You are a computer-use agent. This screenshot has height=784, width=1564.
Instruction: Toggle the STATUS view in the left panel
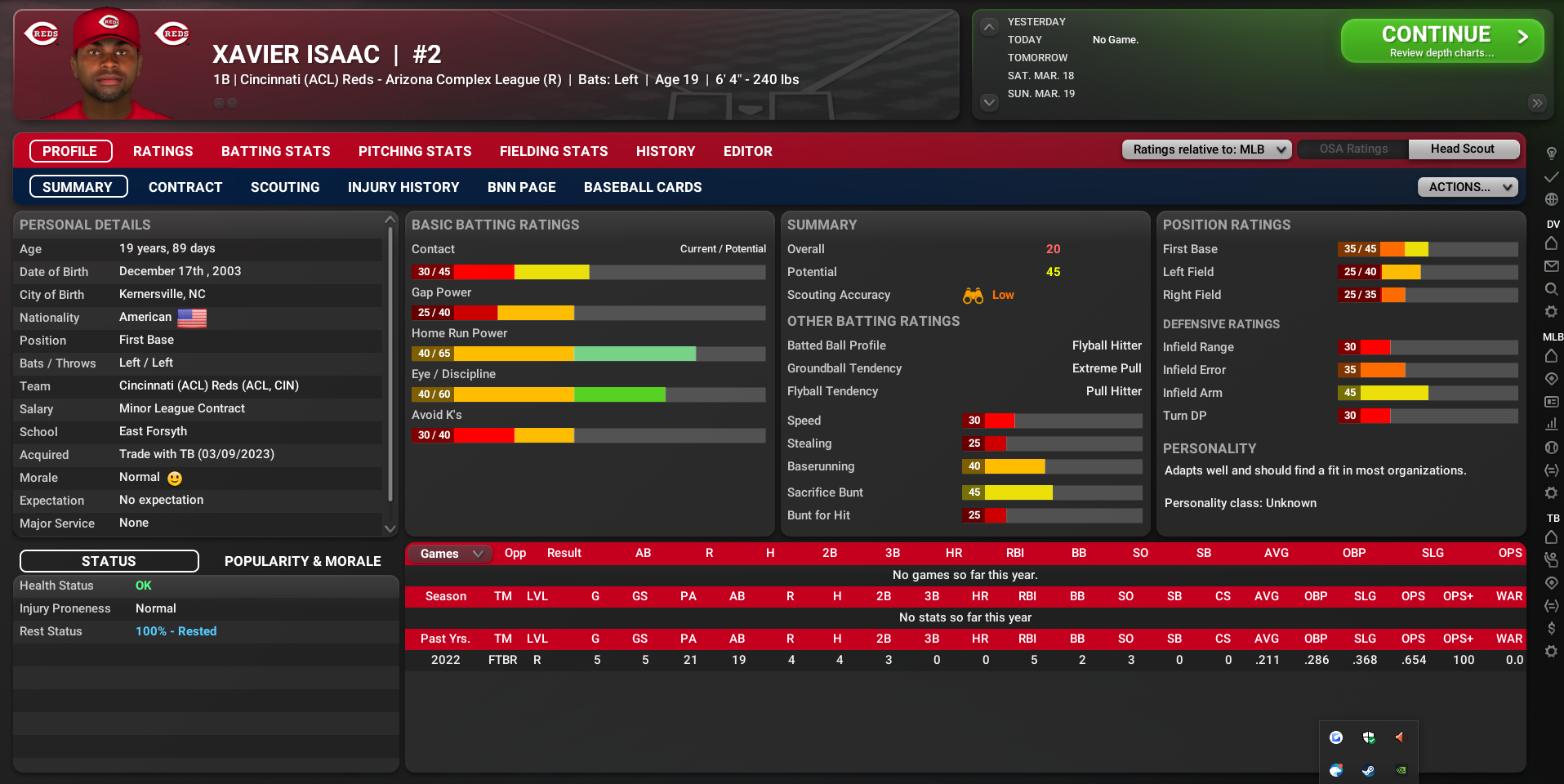[109, 561]
